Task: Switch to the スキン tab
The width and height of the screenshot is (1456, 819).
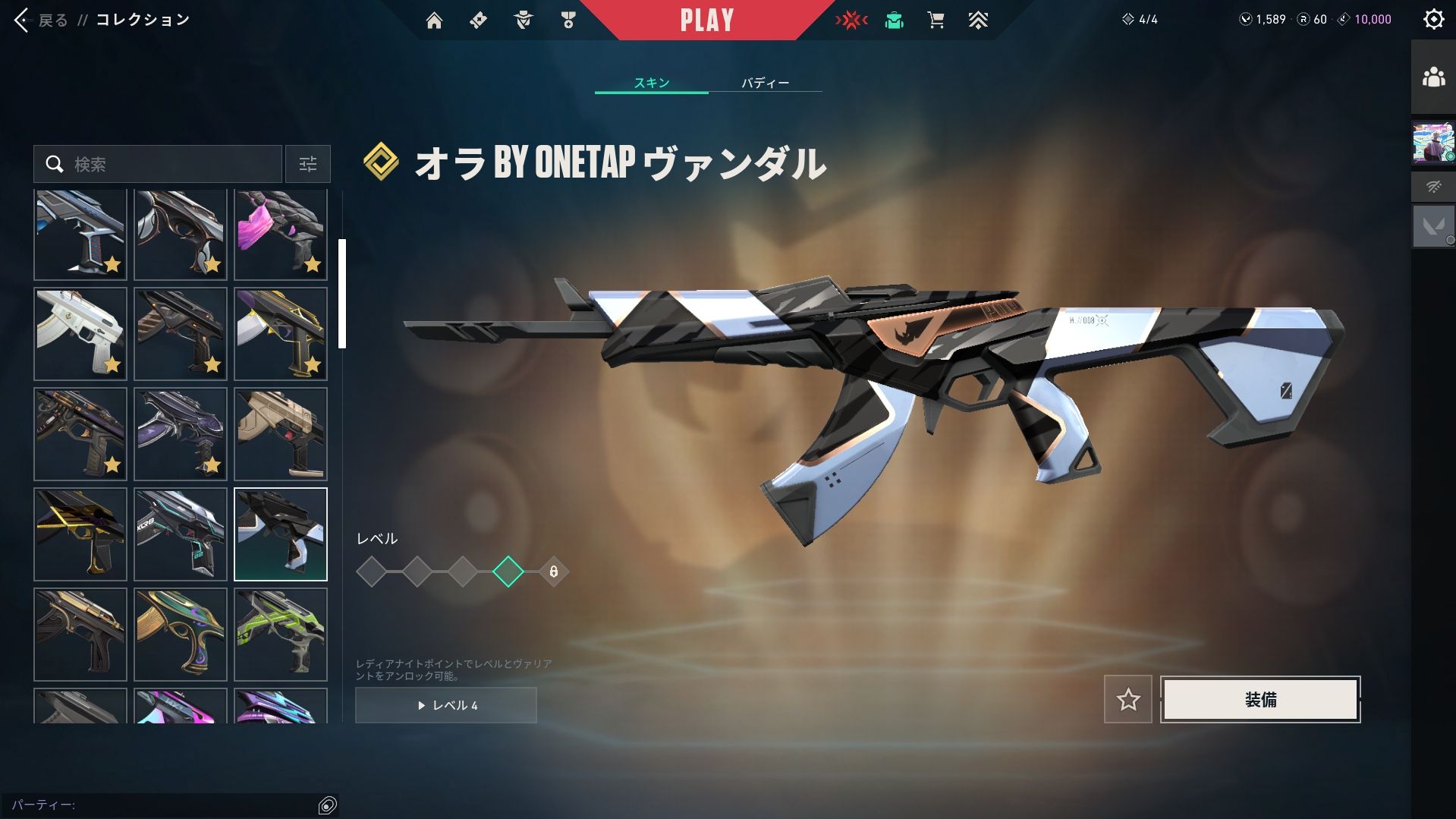Action: click(x=651, y=82)
